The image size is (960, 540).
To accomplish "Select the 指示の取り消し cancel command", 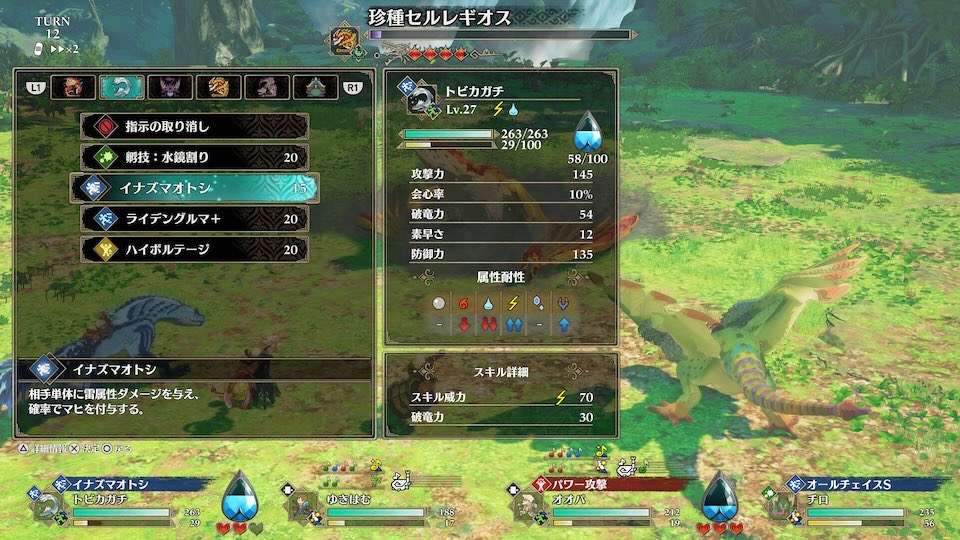I will pos(195,127).
